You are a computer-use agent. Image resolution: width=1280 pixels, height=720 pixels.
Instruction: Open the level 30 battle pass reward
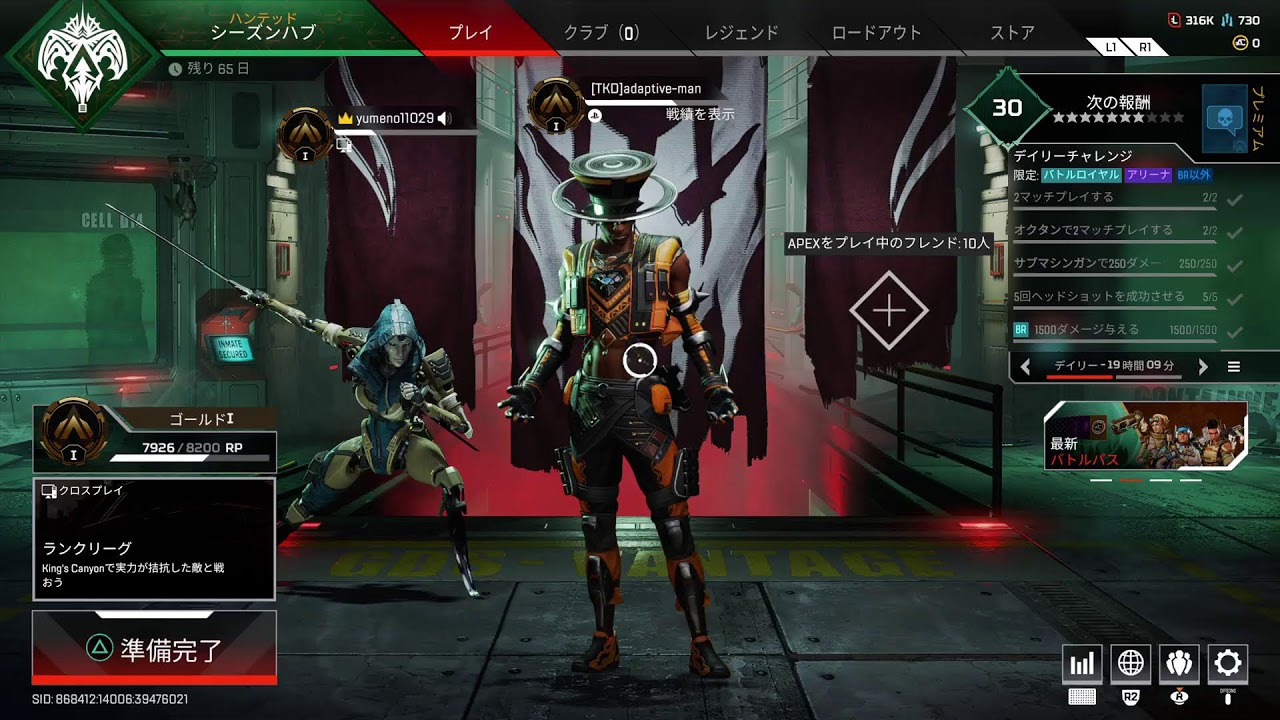pyautogui.click(x=1007, y=108)
